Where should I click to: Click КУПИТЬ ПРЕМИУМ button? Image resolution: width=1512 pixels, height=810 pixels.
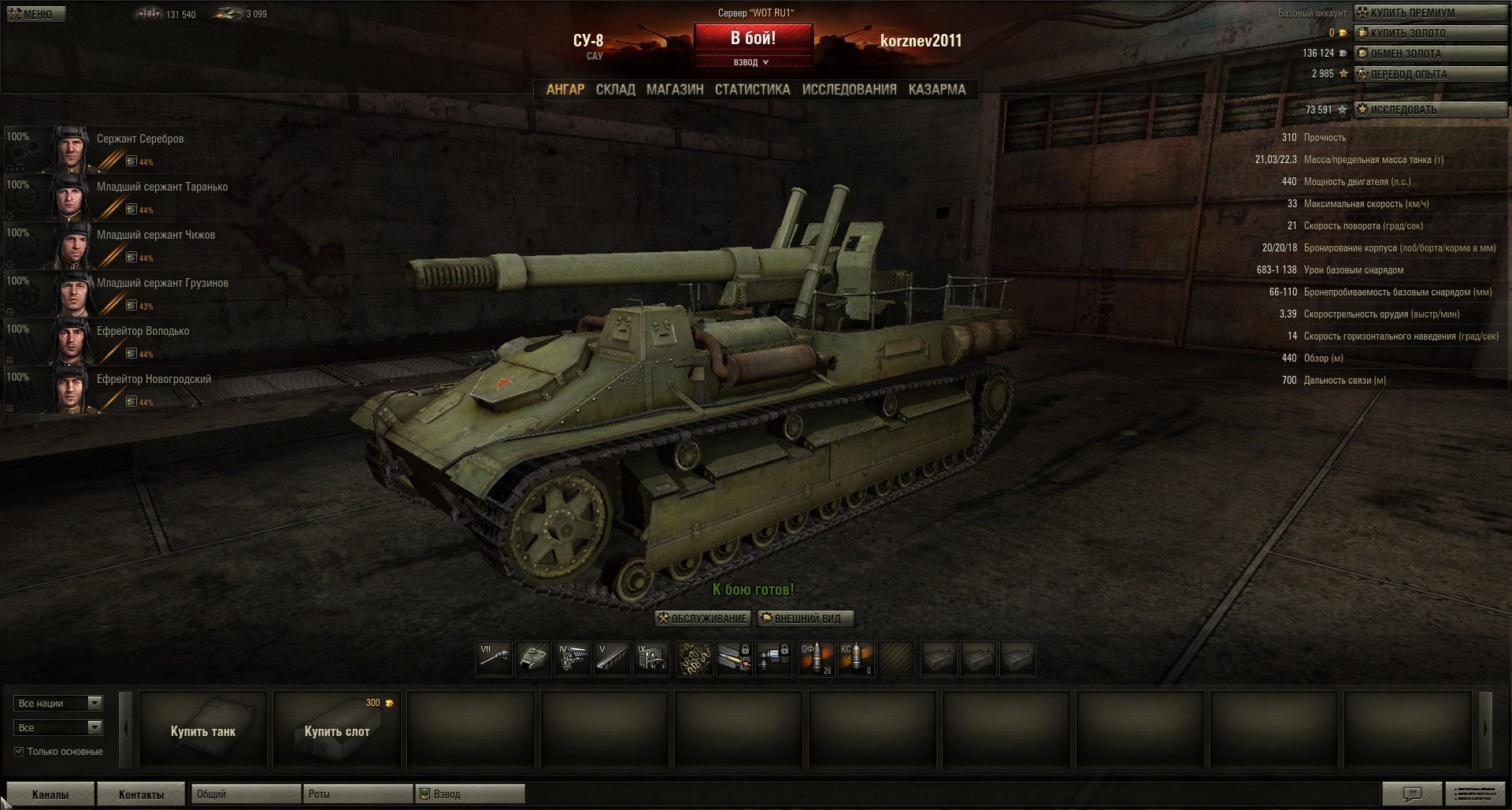click(x=1429, y=13)
